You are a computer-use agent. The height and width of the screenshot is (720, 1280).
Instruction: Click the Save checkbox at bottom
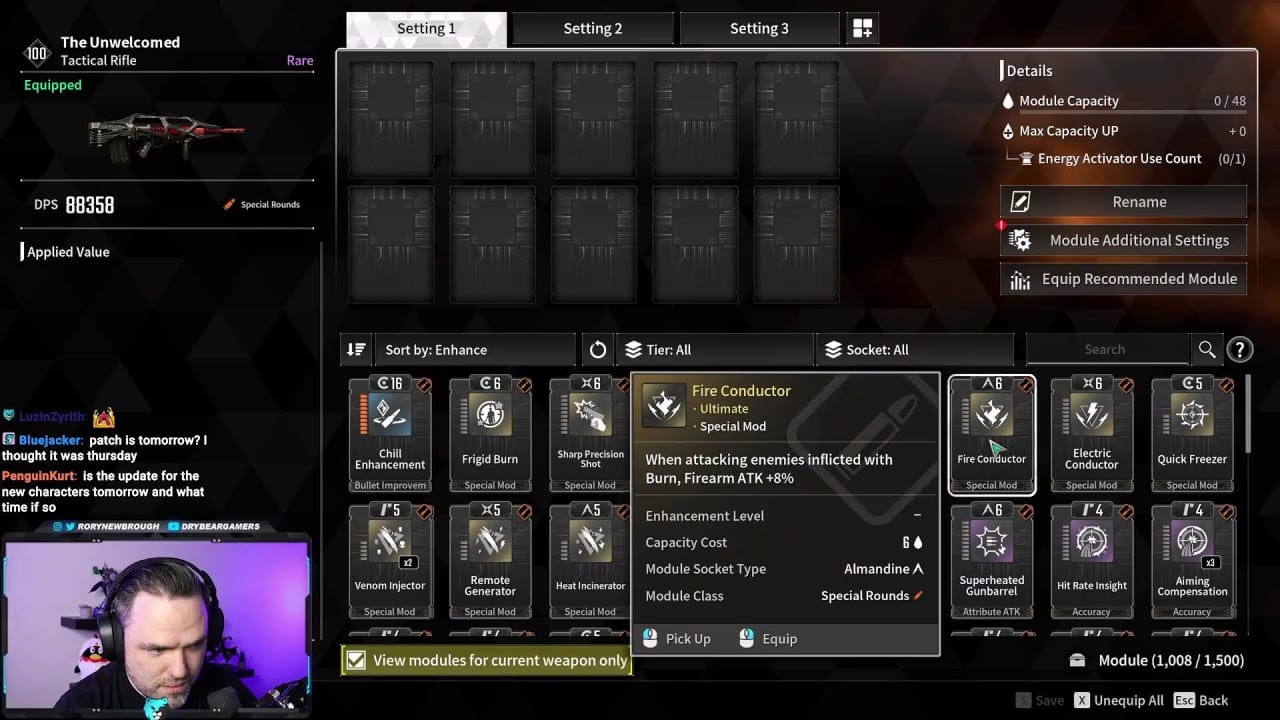coord(1025,700)
